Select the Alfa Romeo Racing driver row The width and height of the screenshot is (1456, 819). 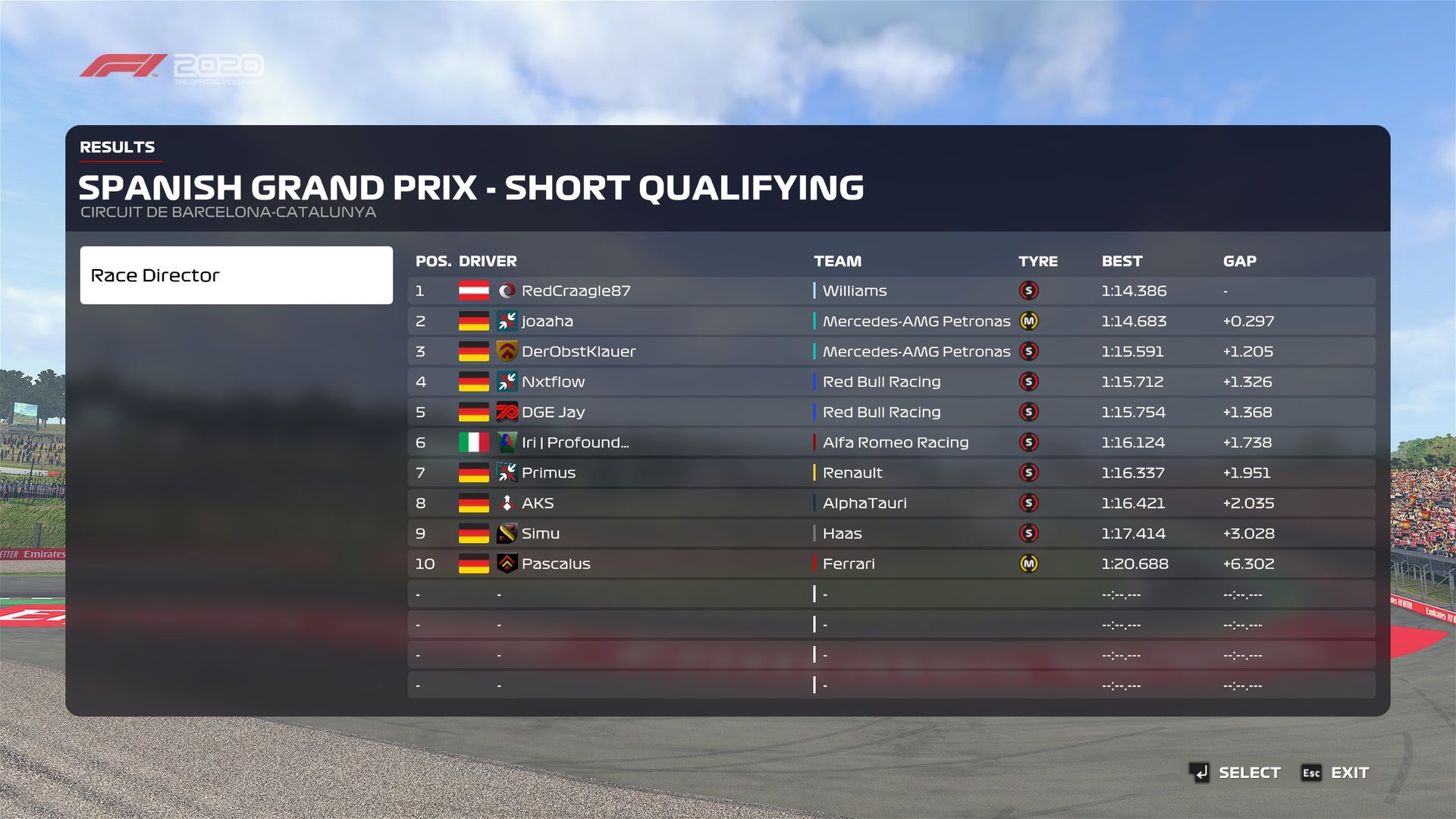point(891,443)
